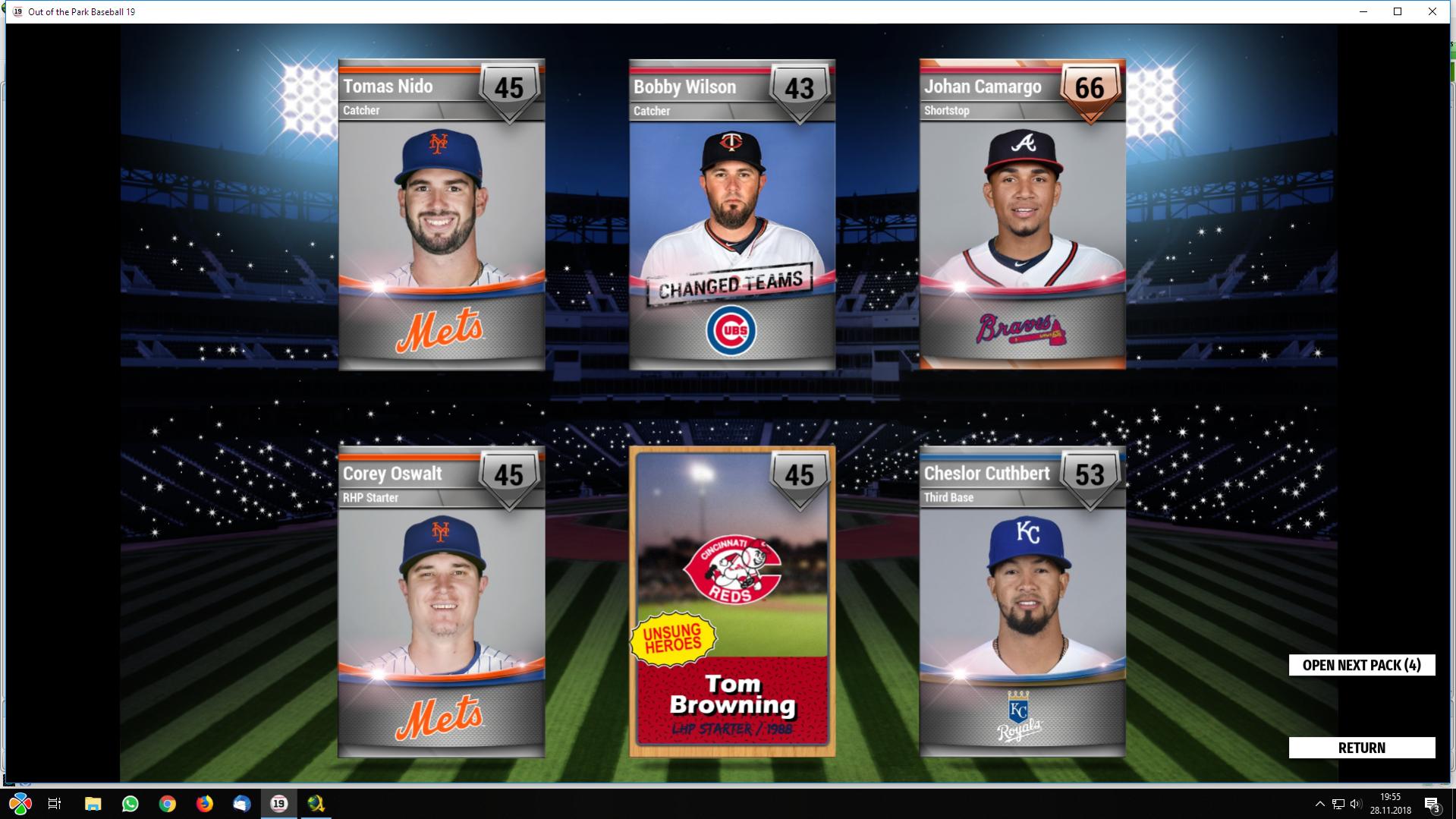Inspect the Cheslor Cuthbert third base card

(1022, 602)
